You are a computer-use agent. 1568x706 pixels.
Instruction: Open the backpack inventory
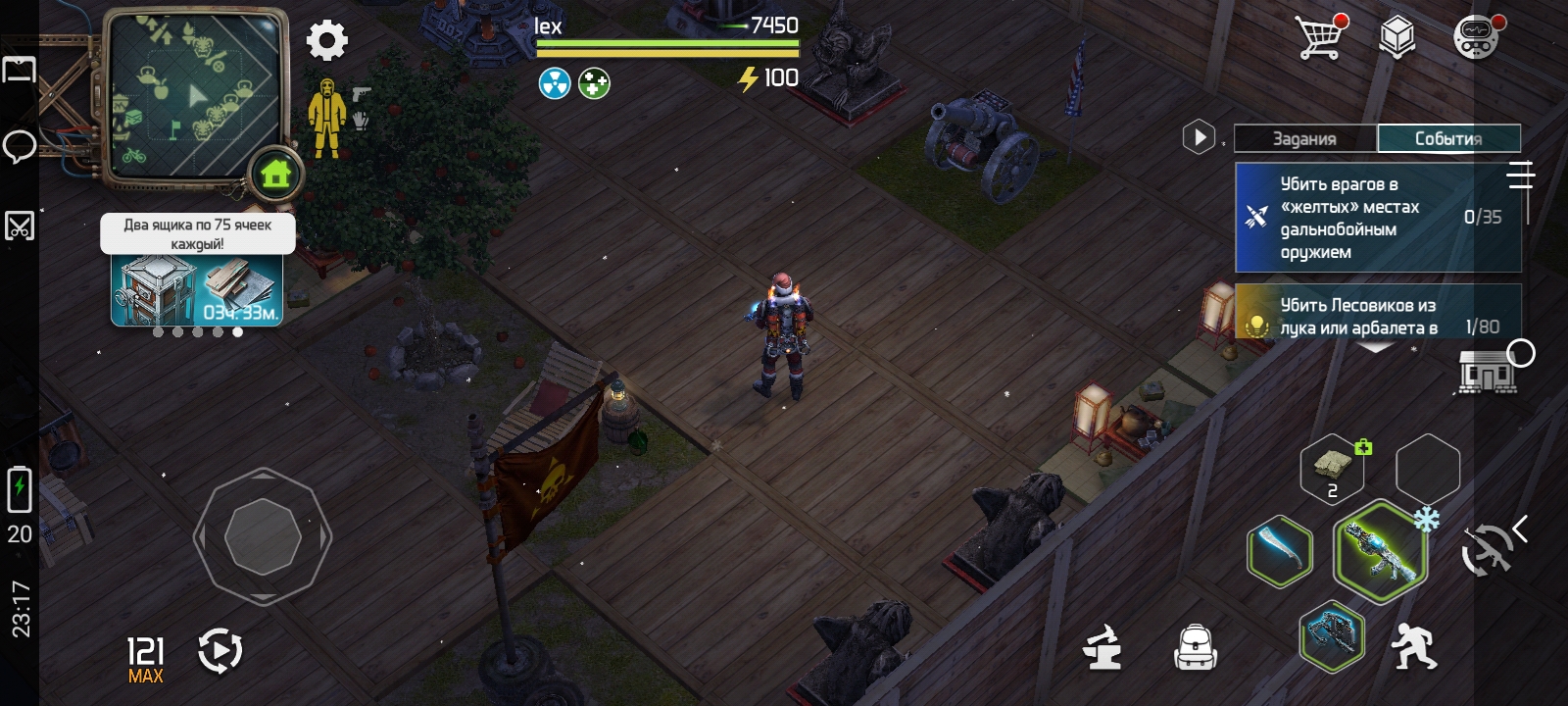click(x=1195, y=647)
